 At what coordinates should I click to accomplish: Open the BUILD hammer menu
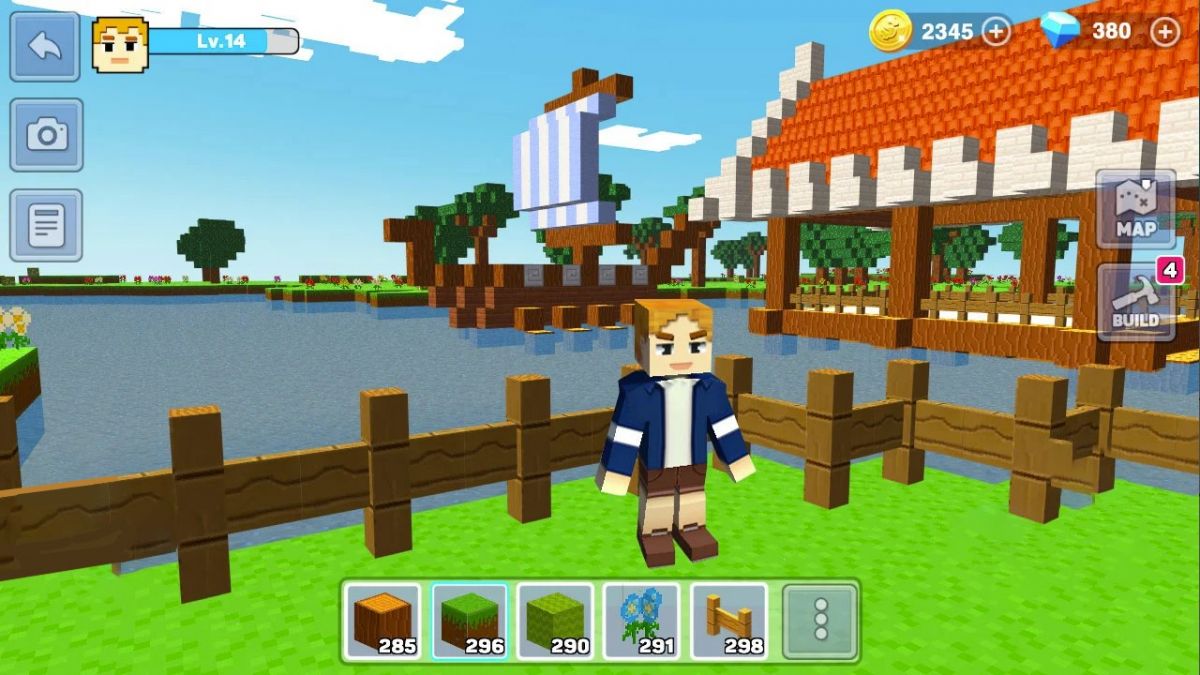coord(1136,302)
